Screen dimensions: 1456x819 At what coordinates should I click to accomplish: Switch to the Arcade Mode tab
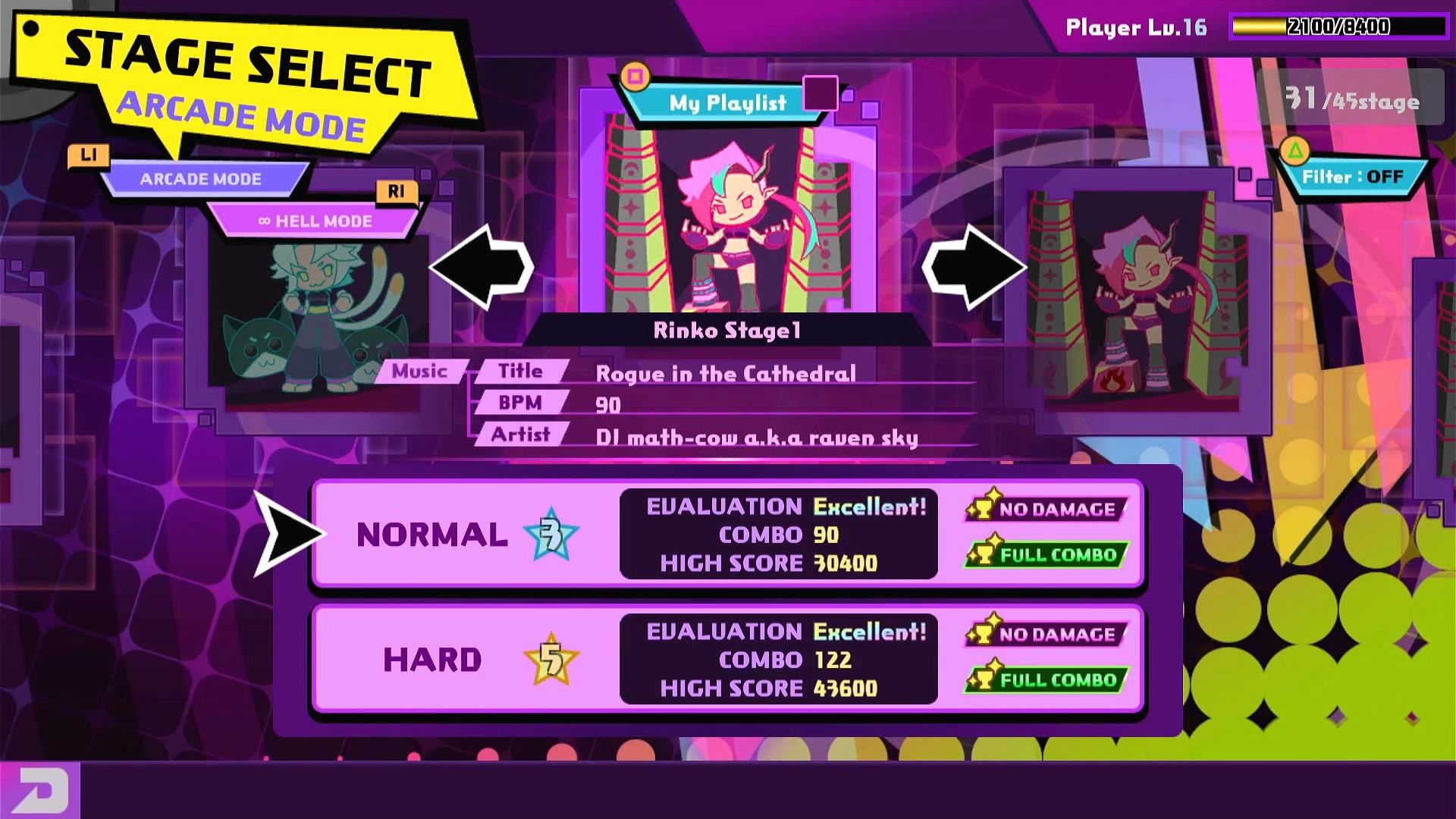pyautogui.click(x=201, y=179)
